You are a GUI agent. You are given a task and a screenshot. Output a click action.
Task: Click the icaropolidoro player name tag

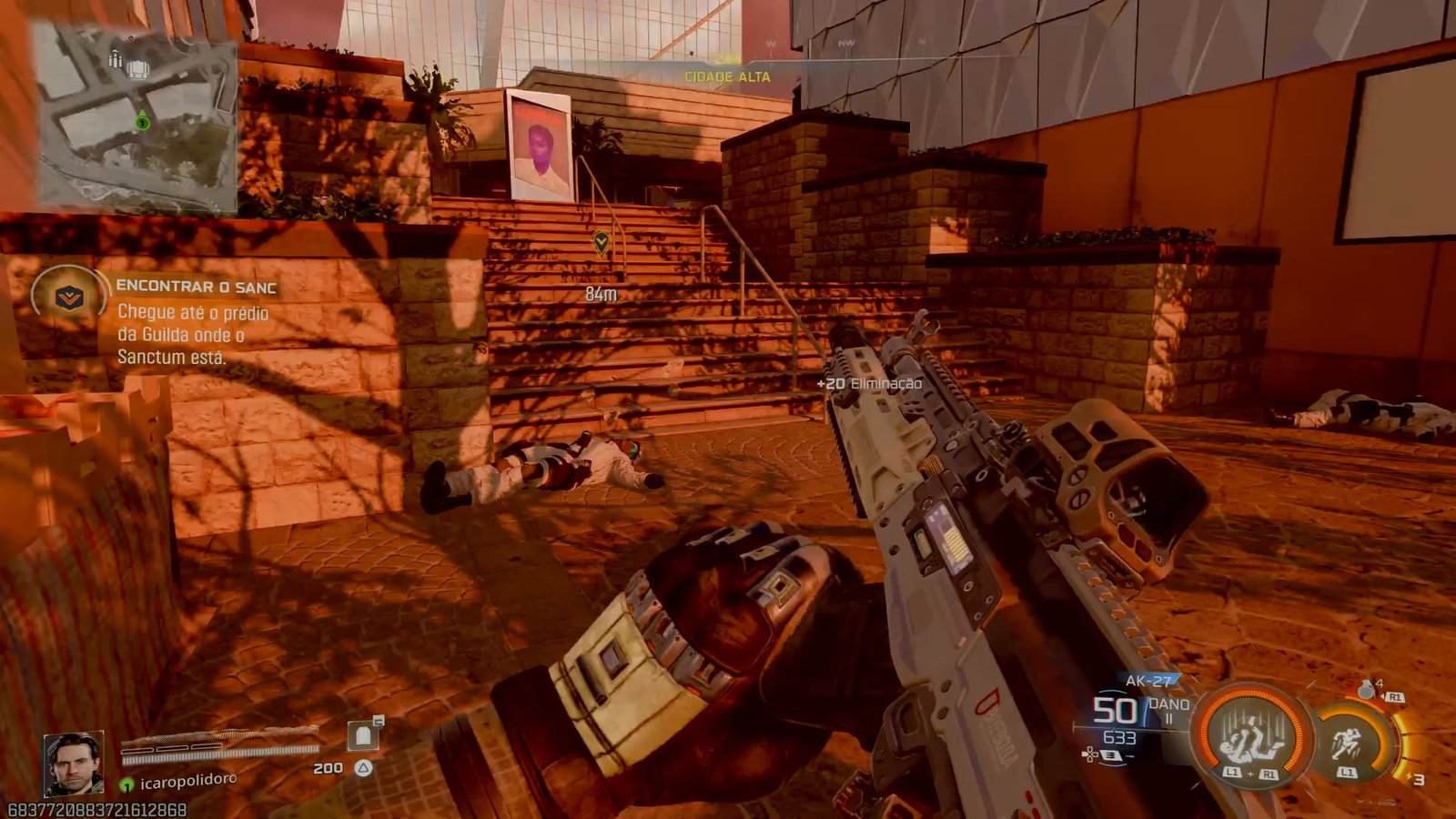tap(187, 781)
